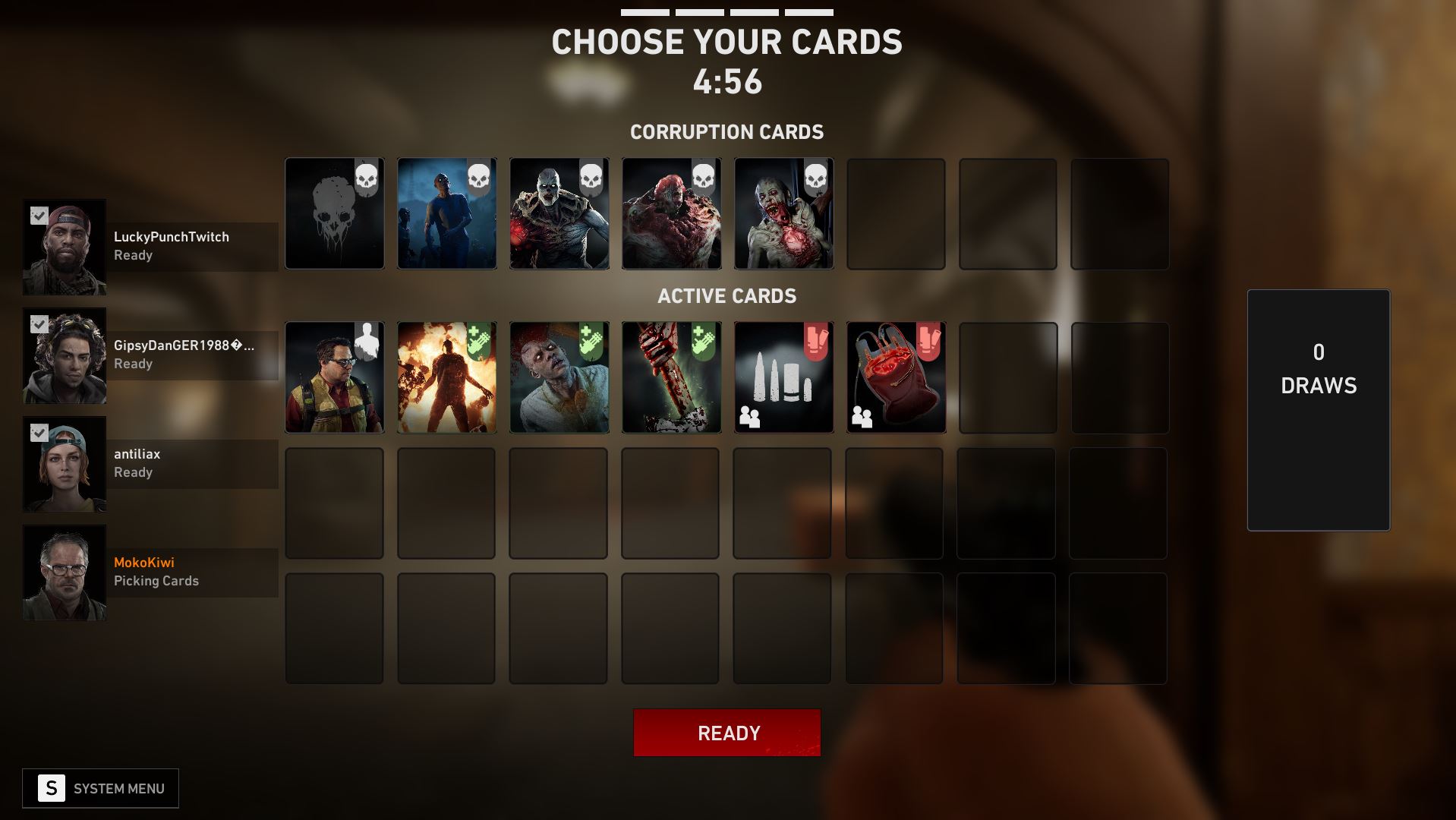Screen dimensions: 1456x820
Task: Select LuckyPunchTwitch player row
Action: pyautogui.click(x=171, y=246)
